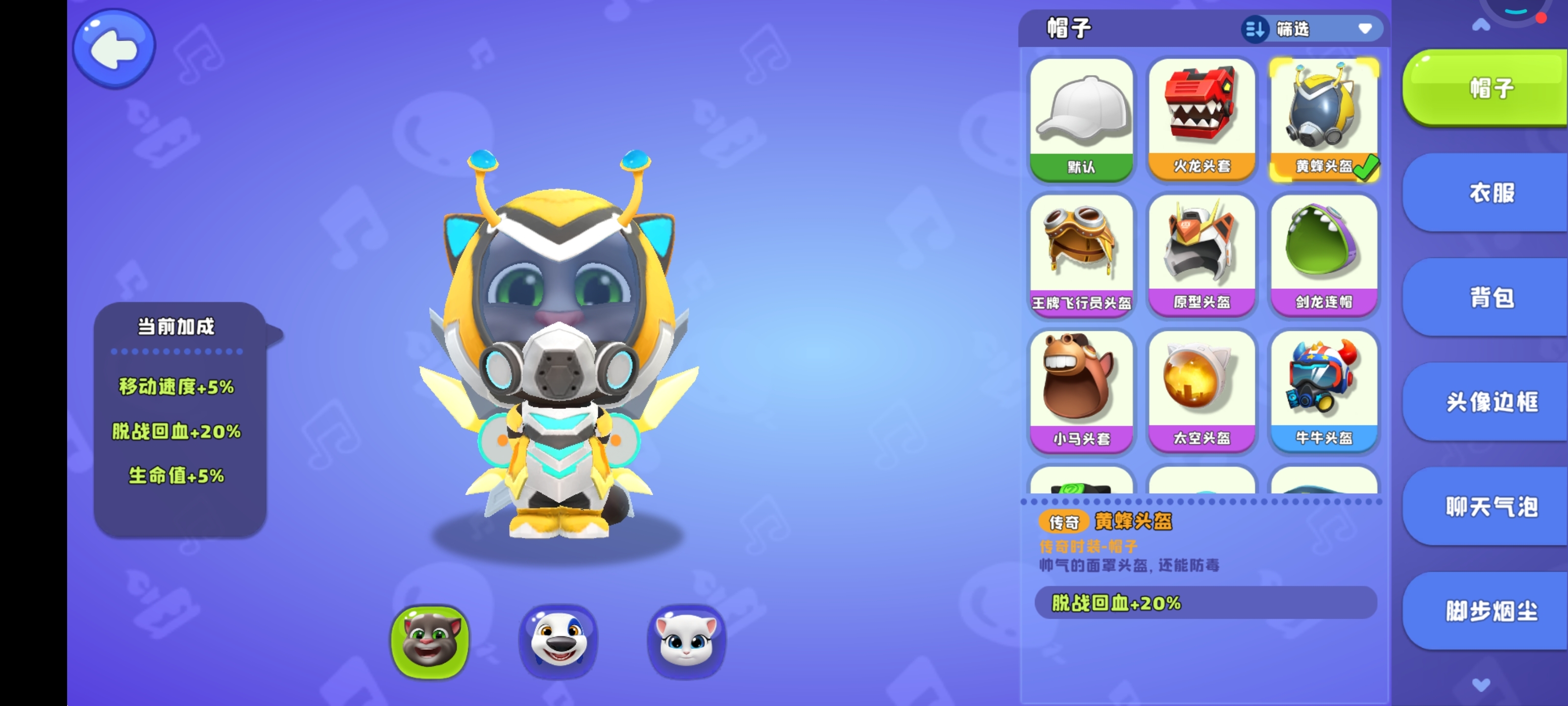This screenshot has height=706, width=1568.
Task: Select the 牛牛头盔 bull helmet
Action: [x=1323, y=390]
